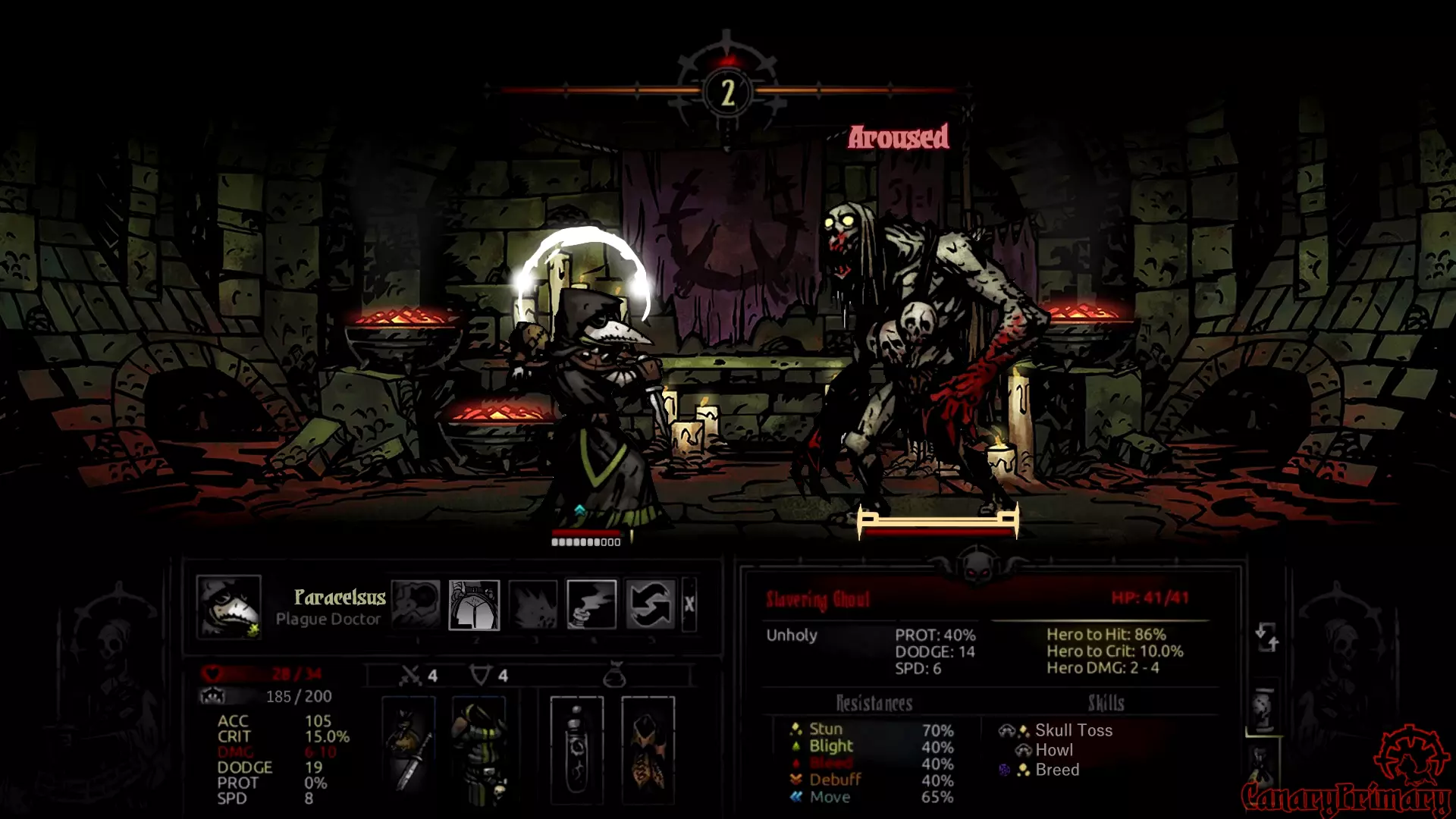Select the plague mask skill icon
This screenshot has height=819, width=1456.
click(x=415, y=604)
